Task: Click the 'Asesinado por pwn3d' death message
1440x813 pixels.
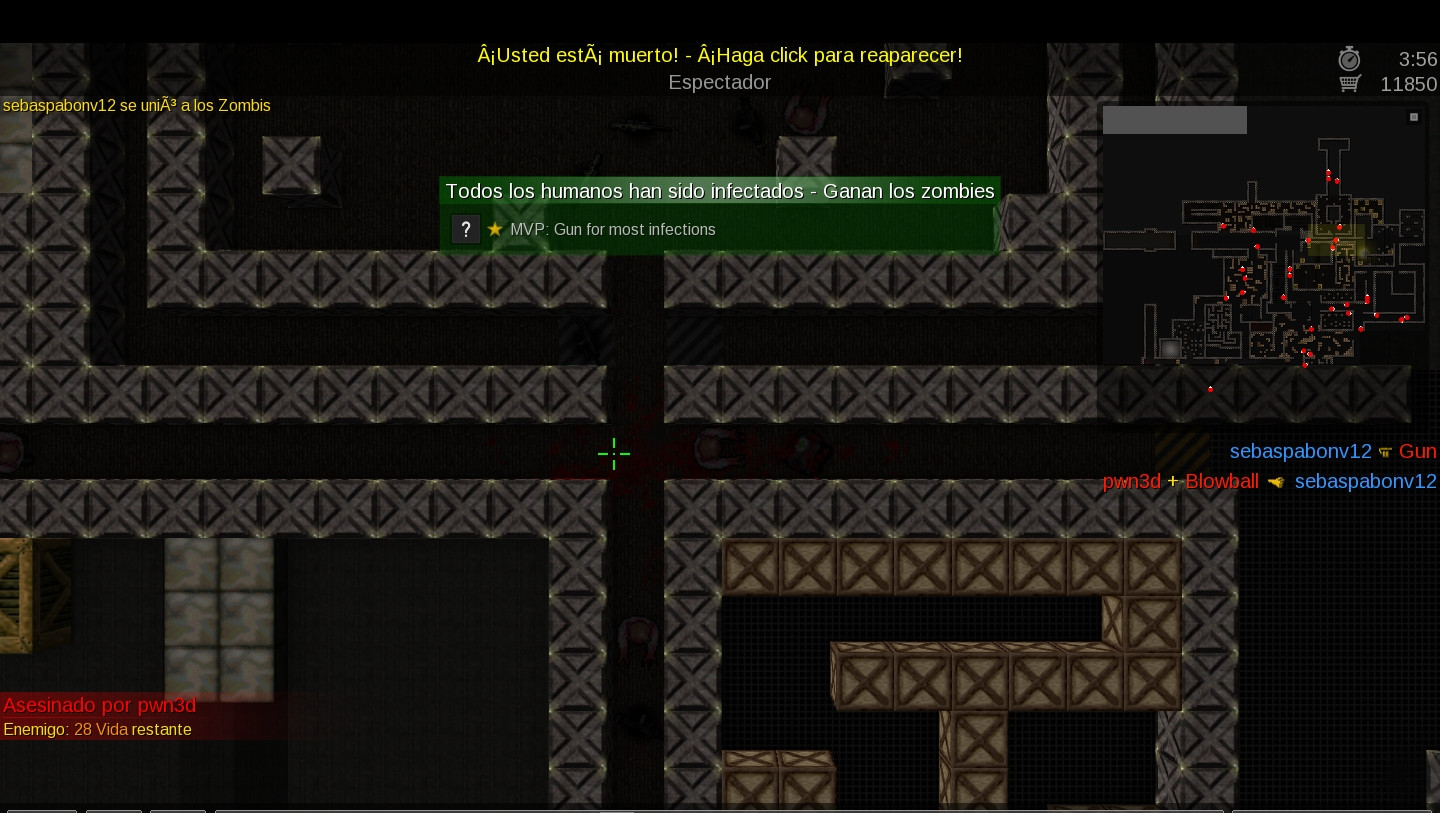Action: click(99, 705)
